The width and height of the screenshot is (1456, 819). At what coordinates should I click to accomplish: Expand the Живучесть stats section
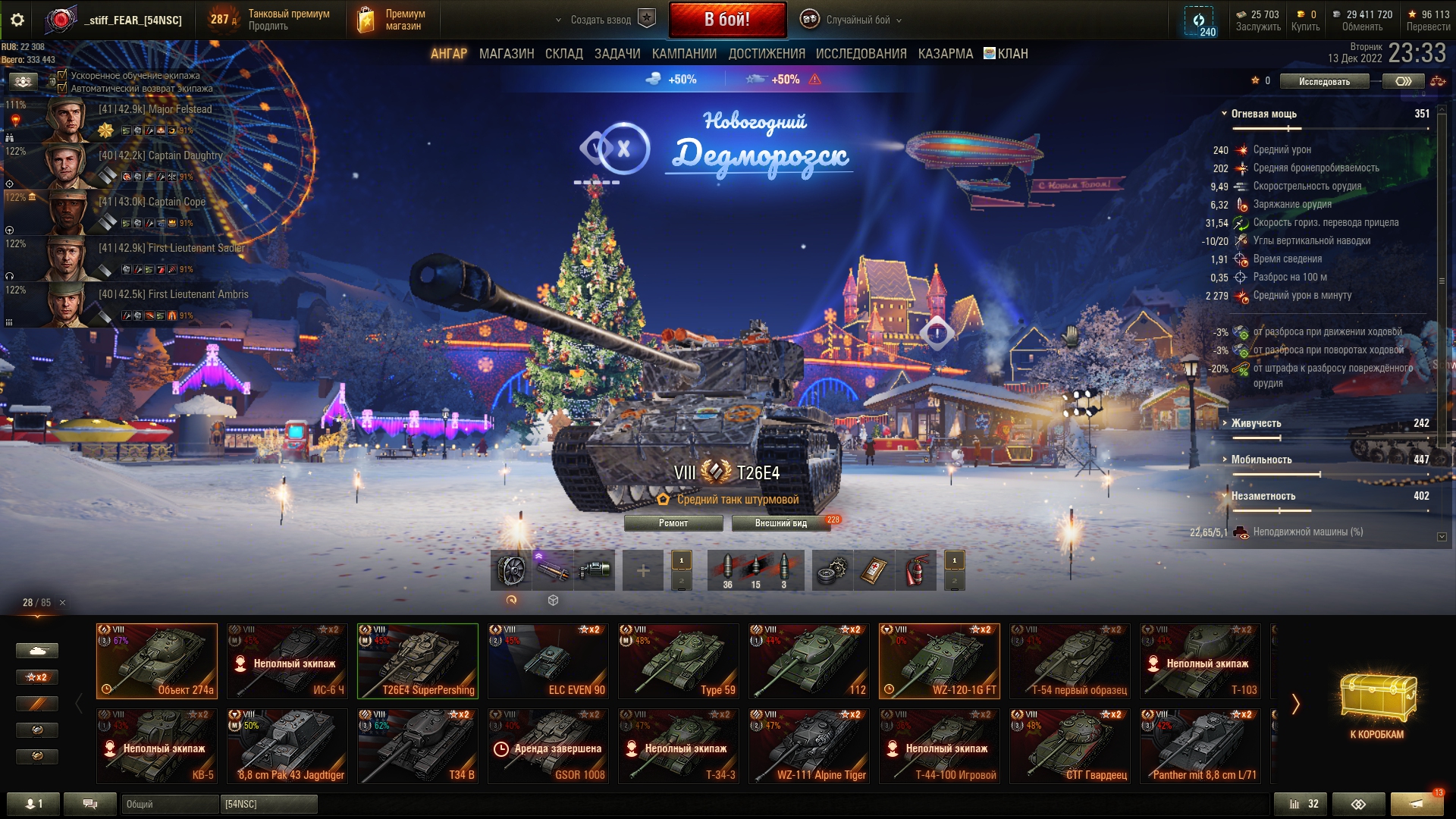(1256, 423)
